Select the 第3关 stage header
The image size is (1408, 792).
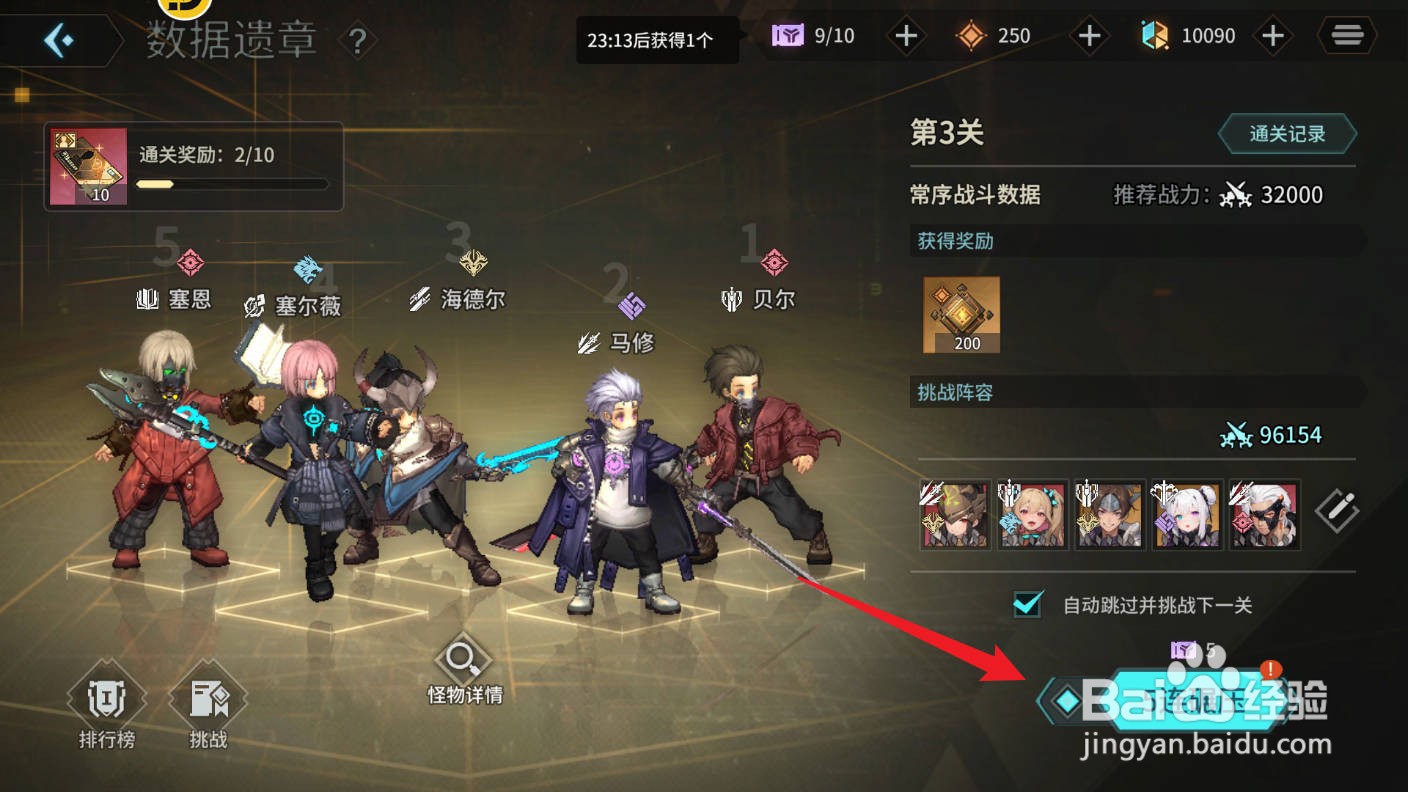[946, 133]
